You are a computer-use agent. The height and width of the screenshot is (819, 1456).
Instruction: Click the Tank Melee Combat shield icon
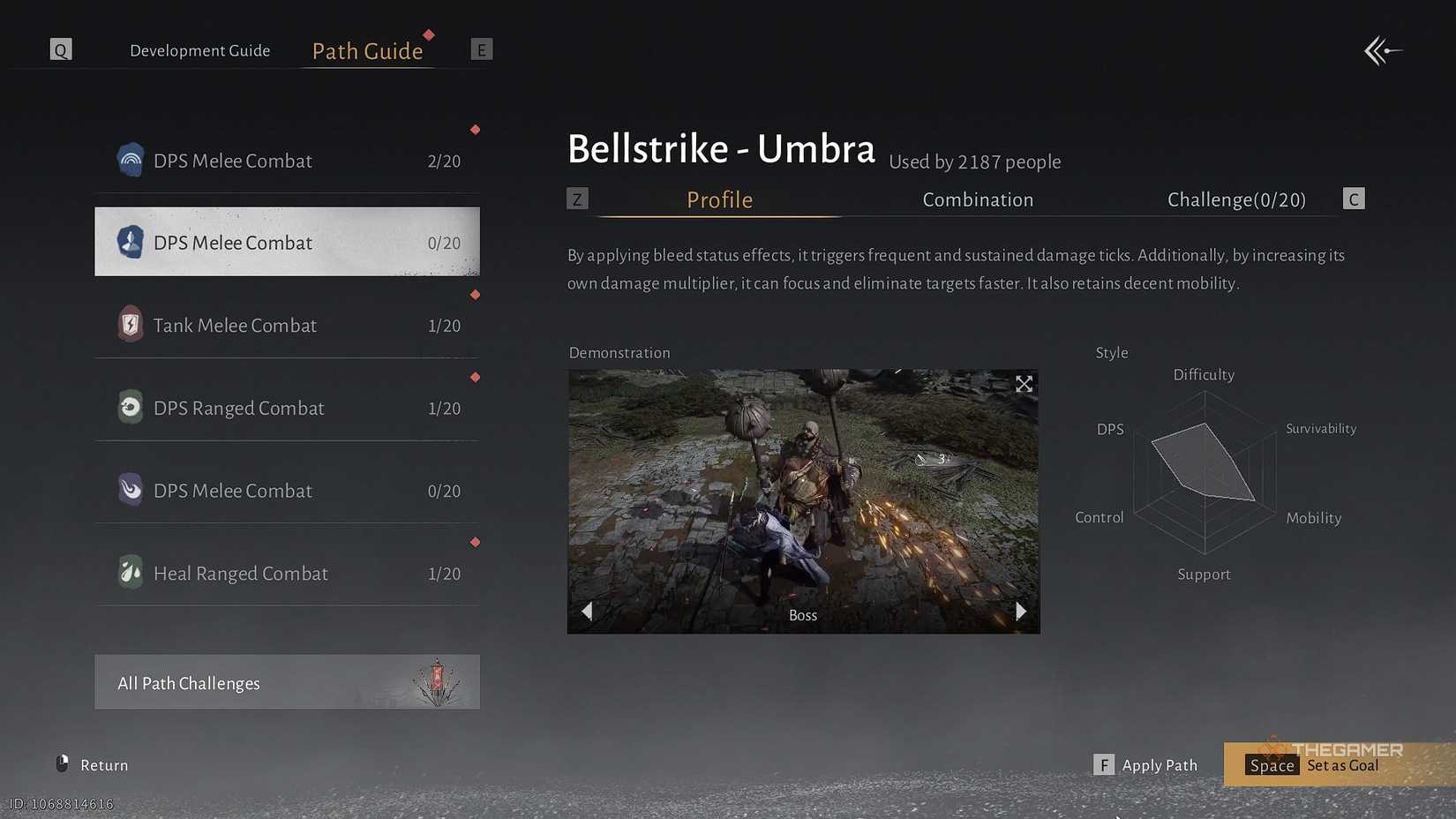pyautogui.click(x=131, y=324)
